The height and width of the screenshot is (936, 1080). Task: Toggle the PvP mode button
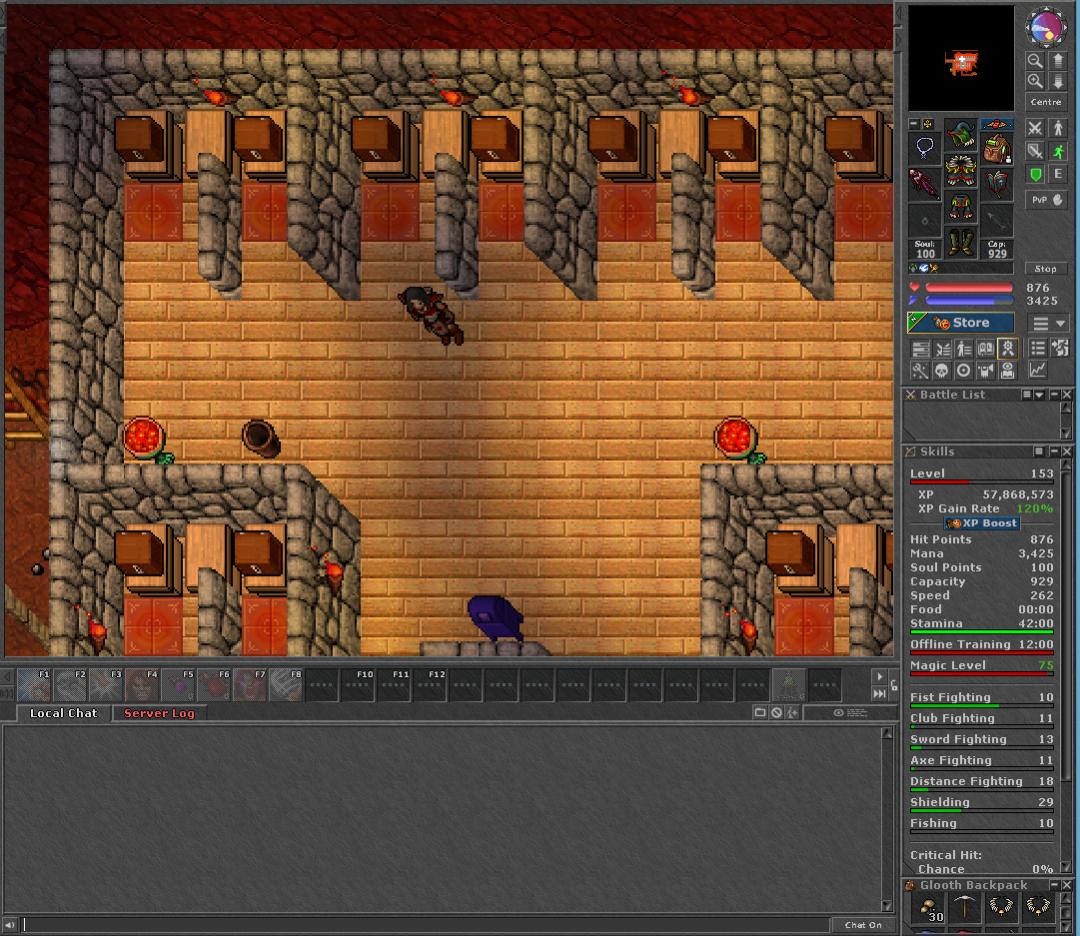click(1046, 200)
